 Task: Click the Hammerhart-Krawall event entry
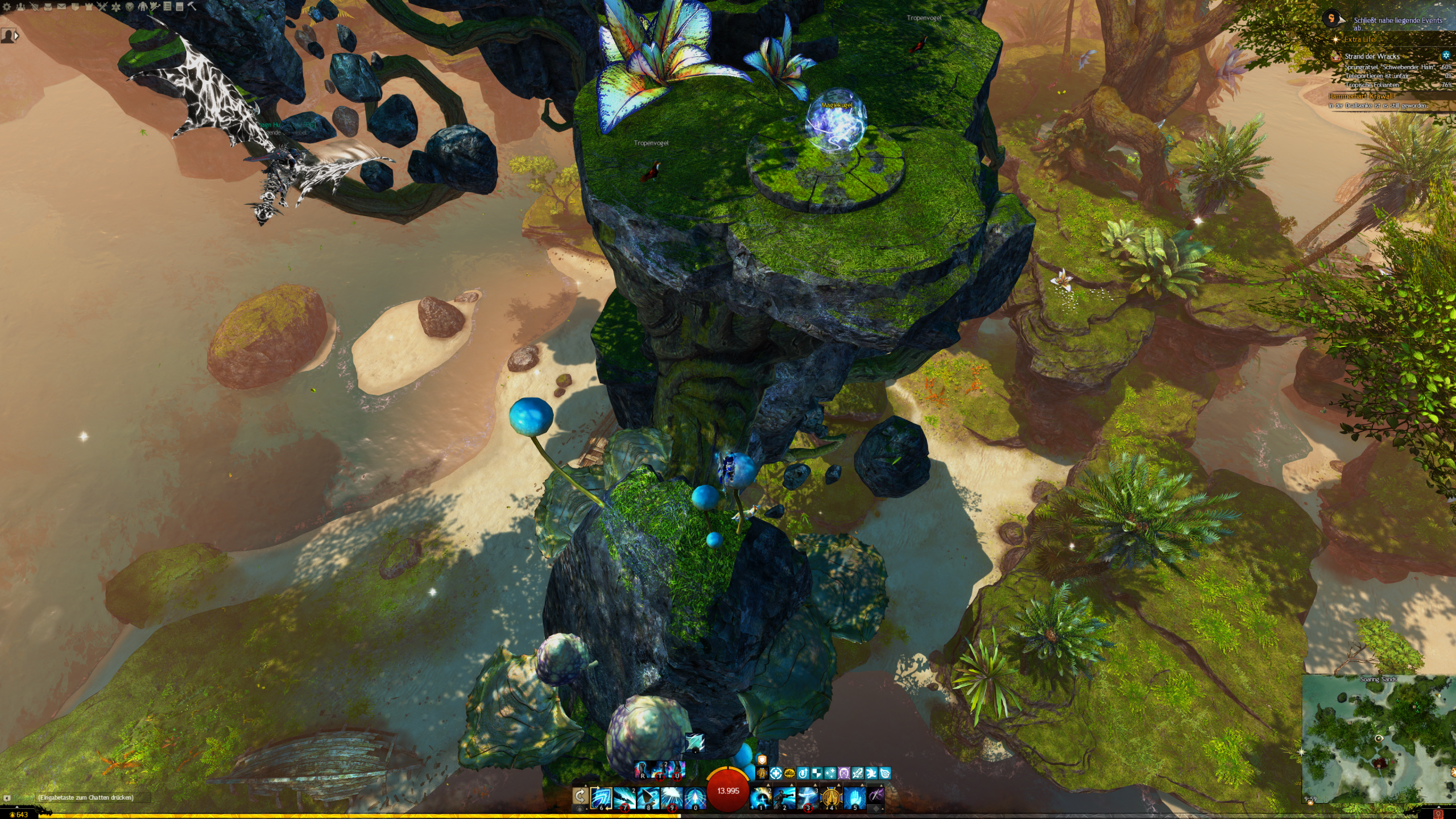(x=1360, y=97)
